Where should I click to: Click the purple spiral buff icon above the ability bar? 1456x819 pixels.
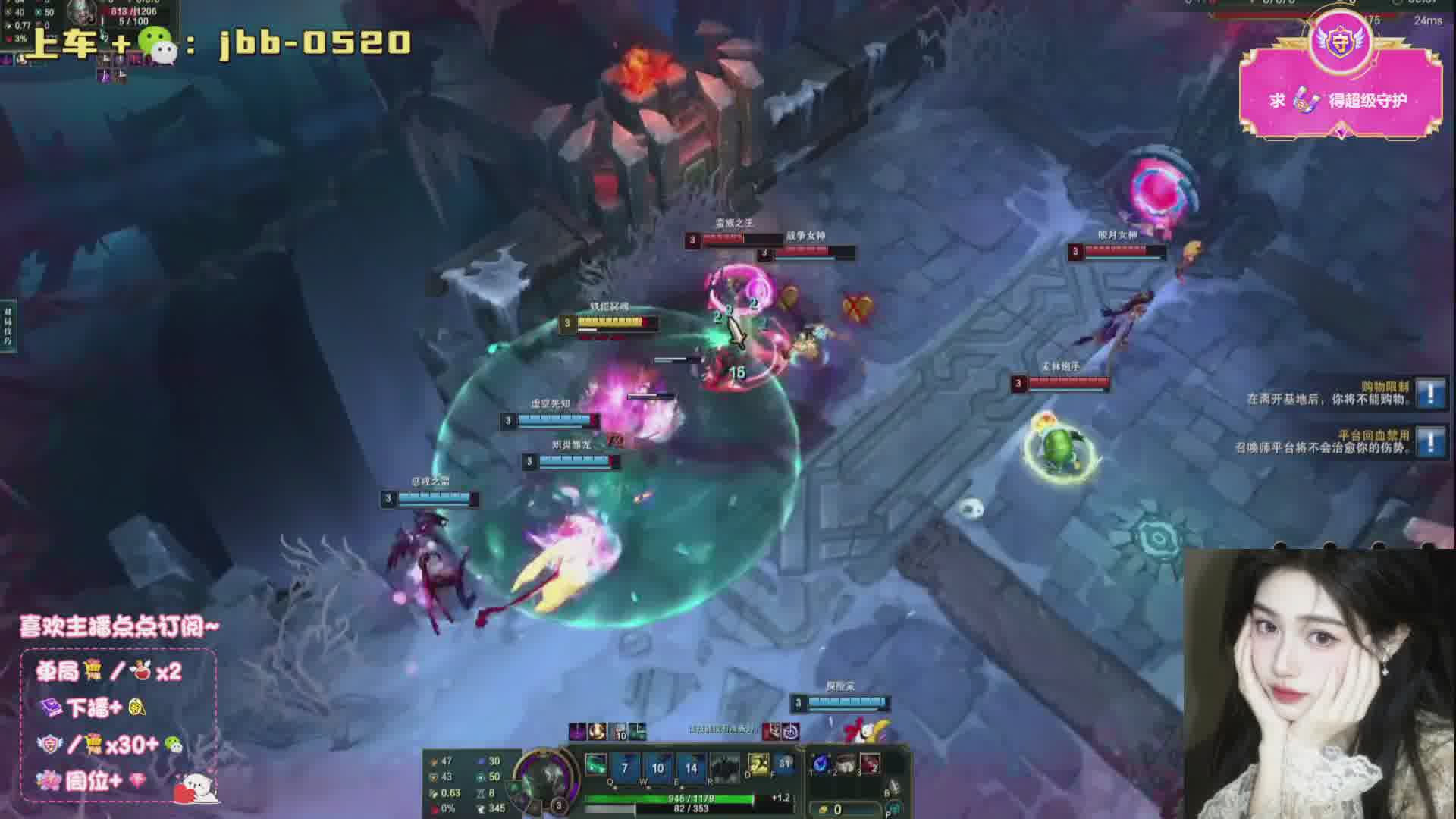tap(577, 732)
